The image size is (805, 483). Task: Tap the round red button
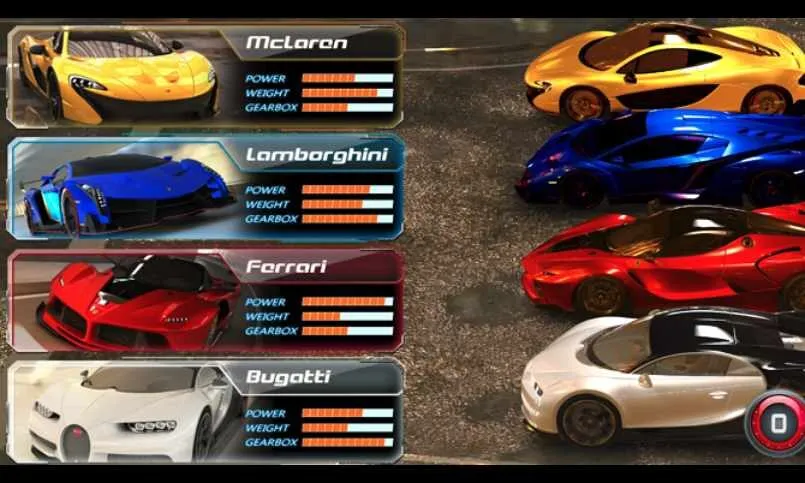[x=777, y=424]
